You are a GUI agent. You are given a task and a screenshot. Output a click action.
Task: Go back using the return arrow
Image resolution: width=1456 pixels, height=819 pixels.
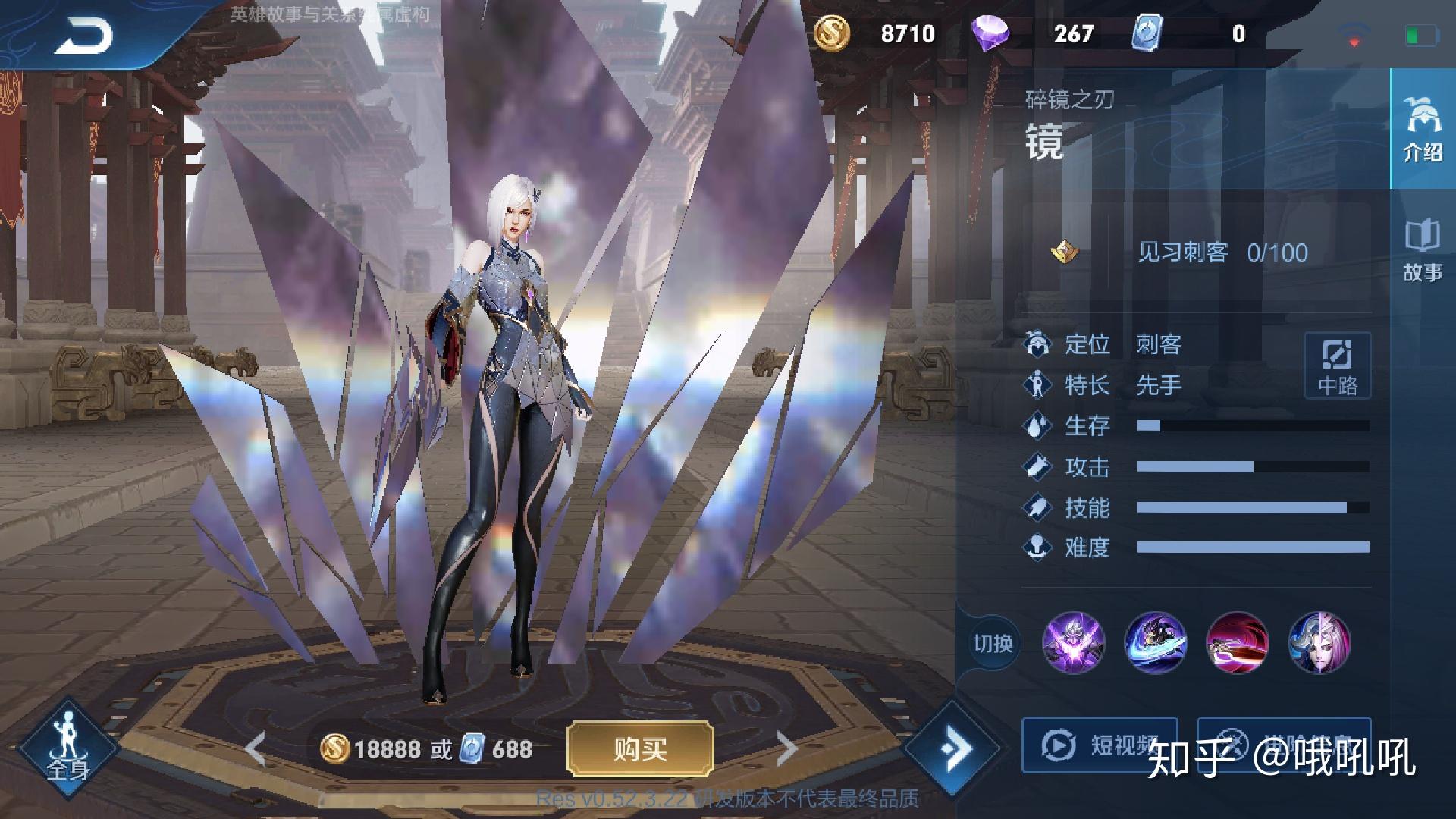point(83,35)
